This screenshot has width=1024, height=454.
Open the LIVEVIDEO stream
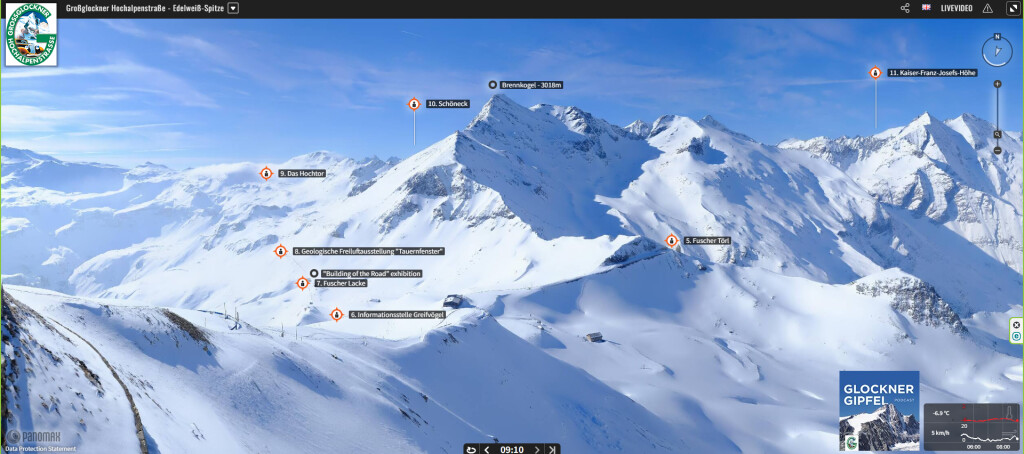pyautogui.click(x=957, y=8)
